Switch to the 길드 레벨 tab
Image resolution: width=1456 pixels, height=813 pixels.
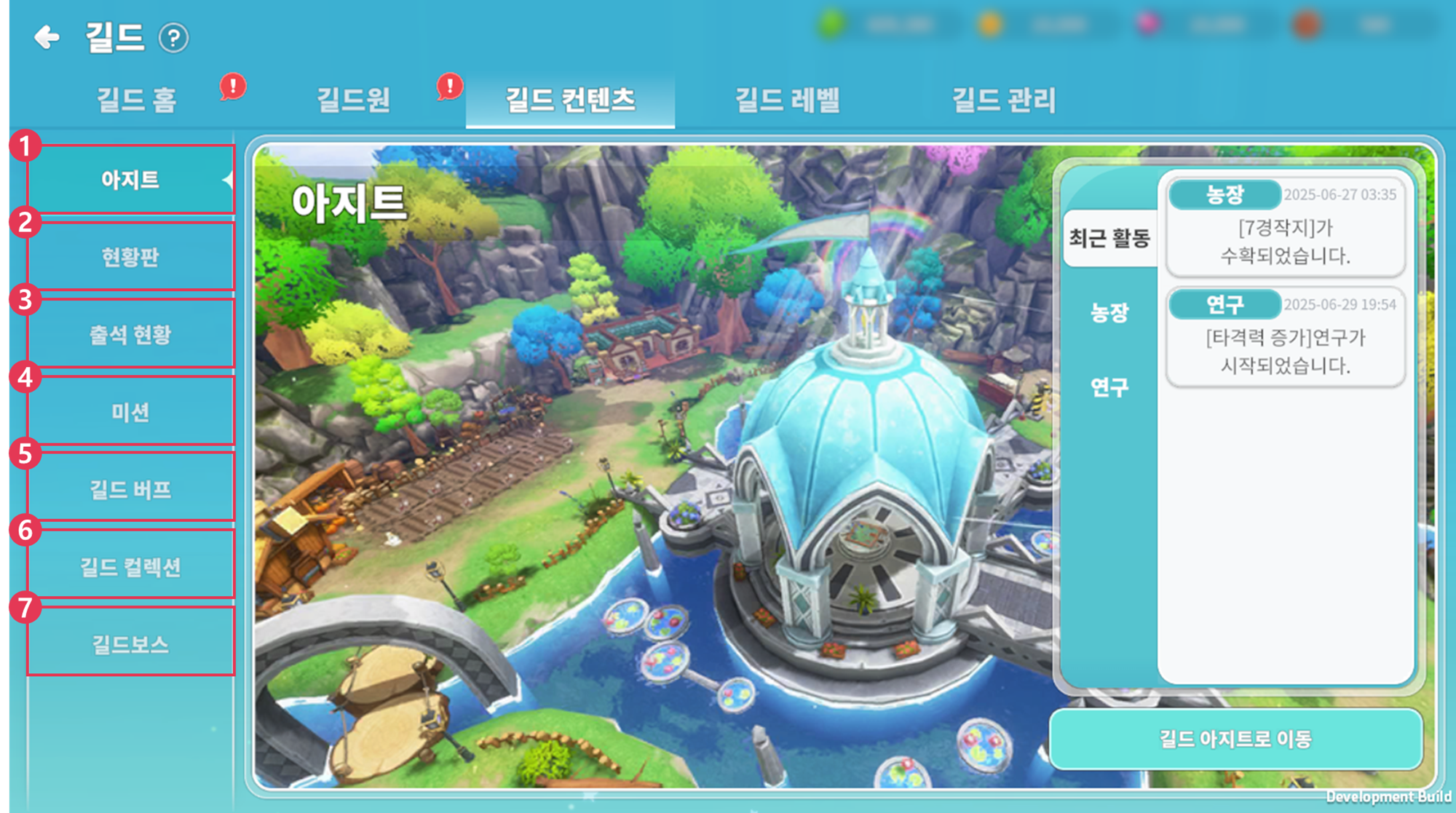point(787,100)
